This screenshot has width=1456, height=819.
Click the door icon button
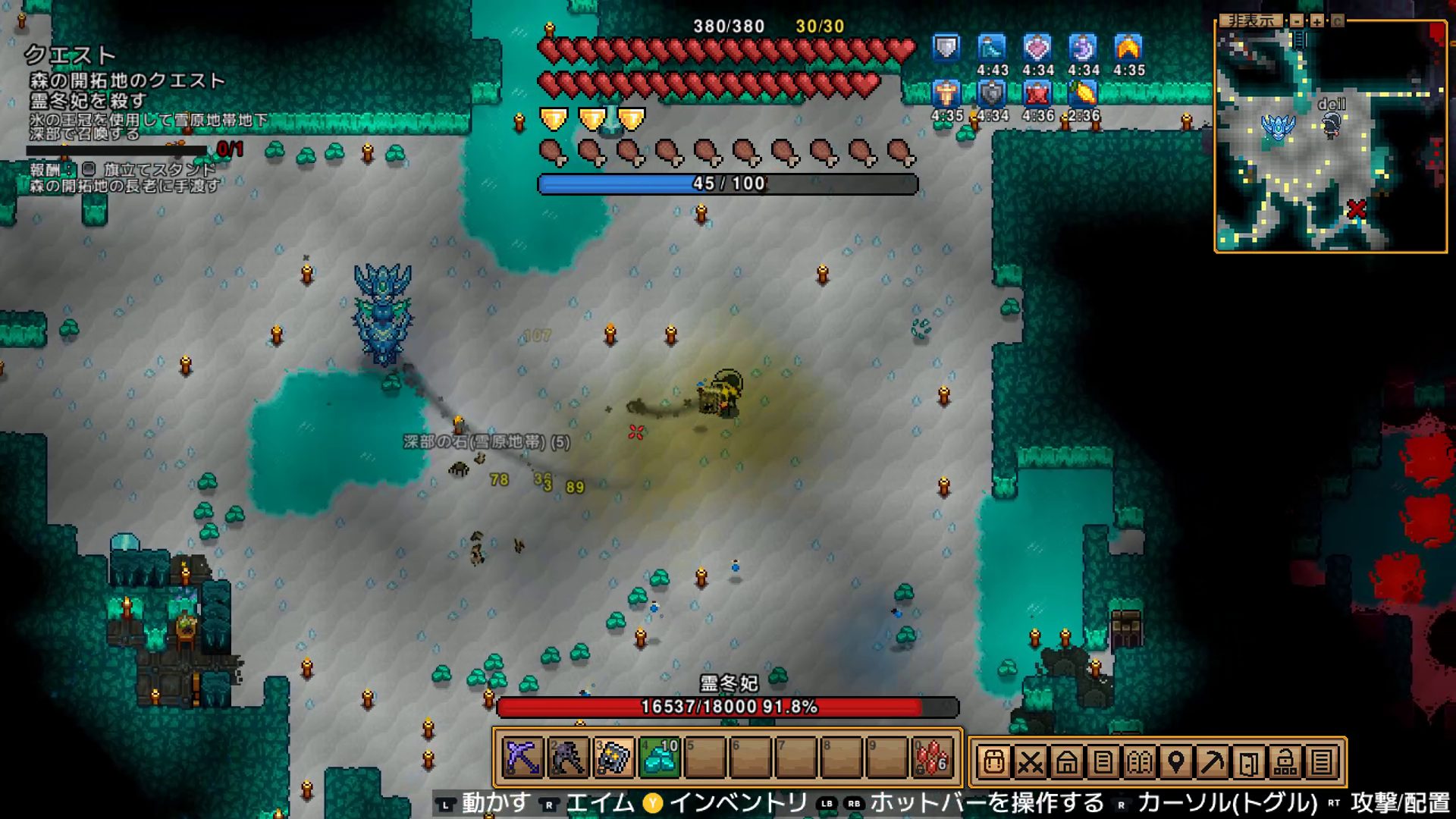(1248, 762)
